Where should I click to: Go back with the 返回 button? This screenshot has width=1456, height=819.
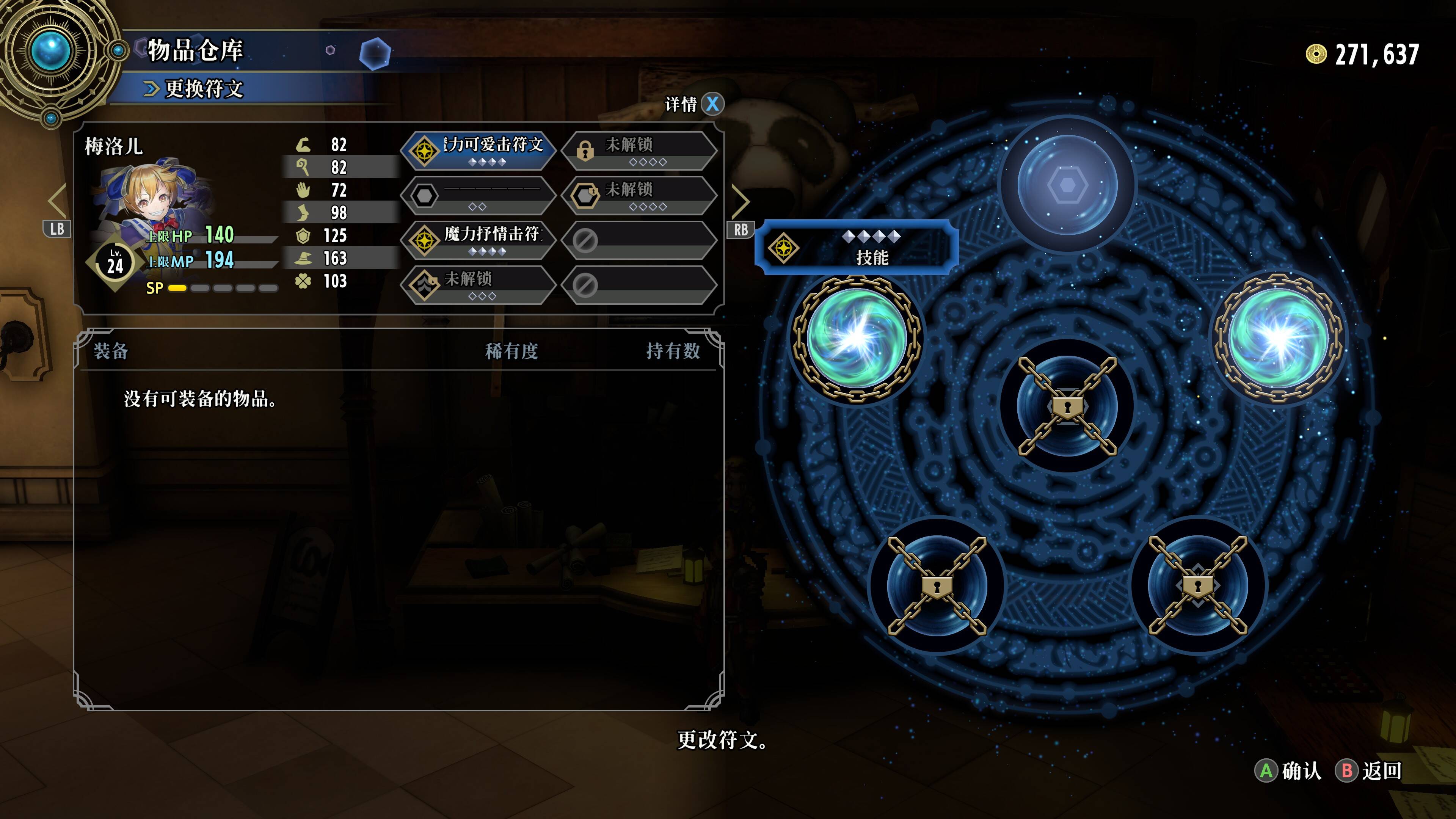(1369, 770)
